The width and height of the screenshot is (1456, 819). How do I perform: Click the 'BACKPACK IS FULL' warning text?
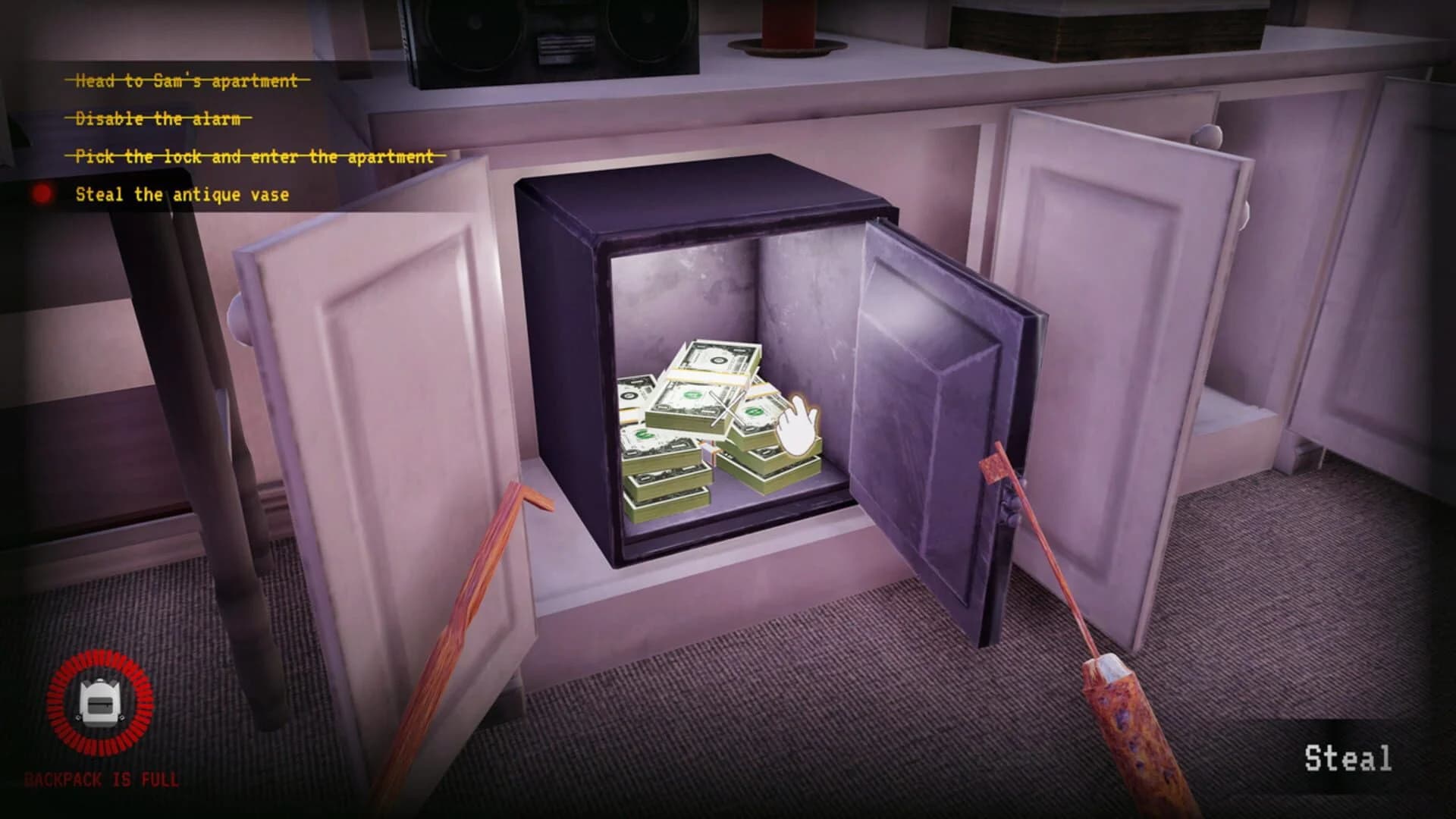[x=102, y=777]
